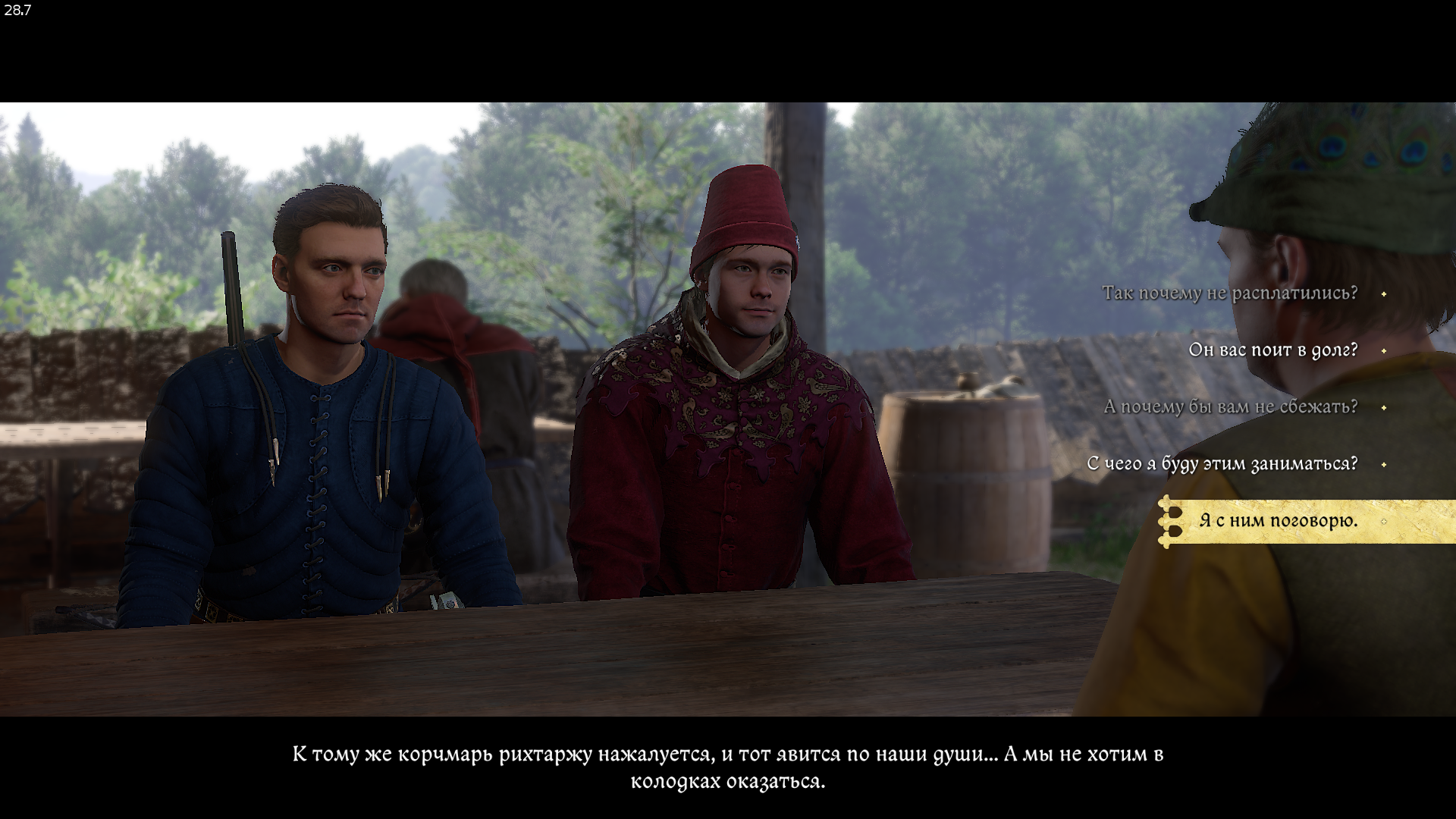Confirm highlighted answer "Я с ним поговорю."
This screenshot has width=1456, height=819.
1278,521
